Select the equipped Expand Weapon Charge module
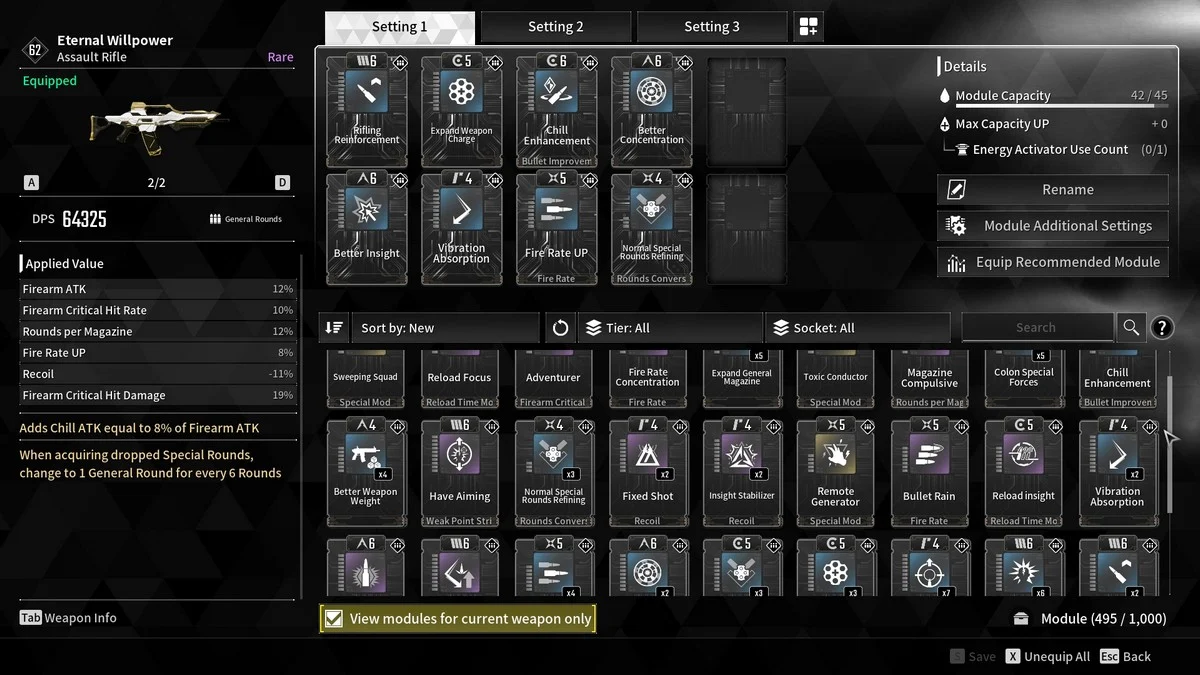1200x675 pixels. point(461,110)
